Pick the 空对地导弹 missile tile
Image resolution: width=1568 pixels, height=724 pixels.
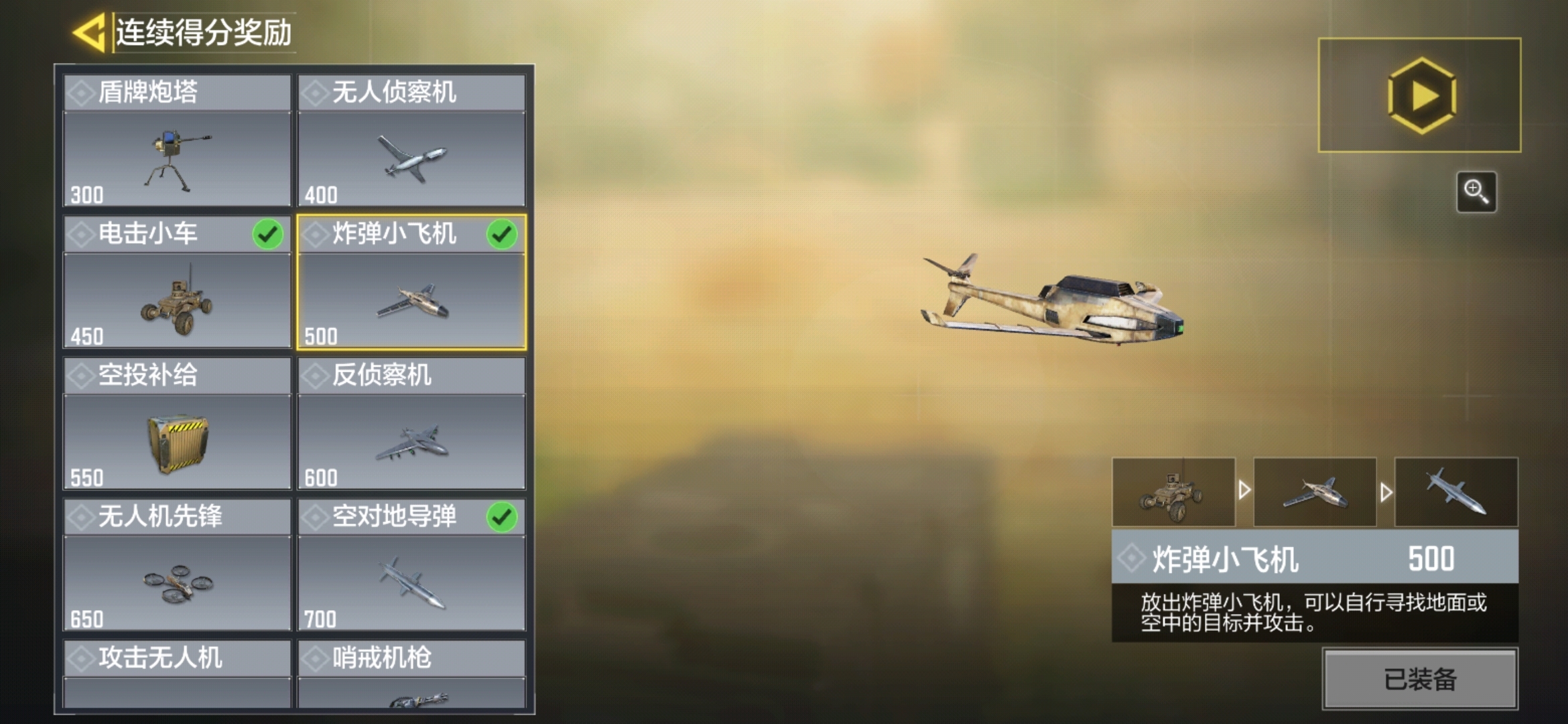(x=411, y=565)
